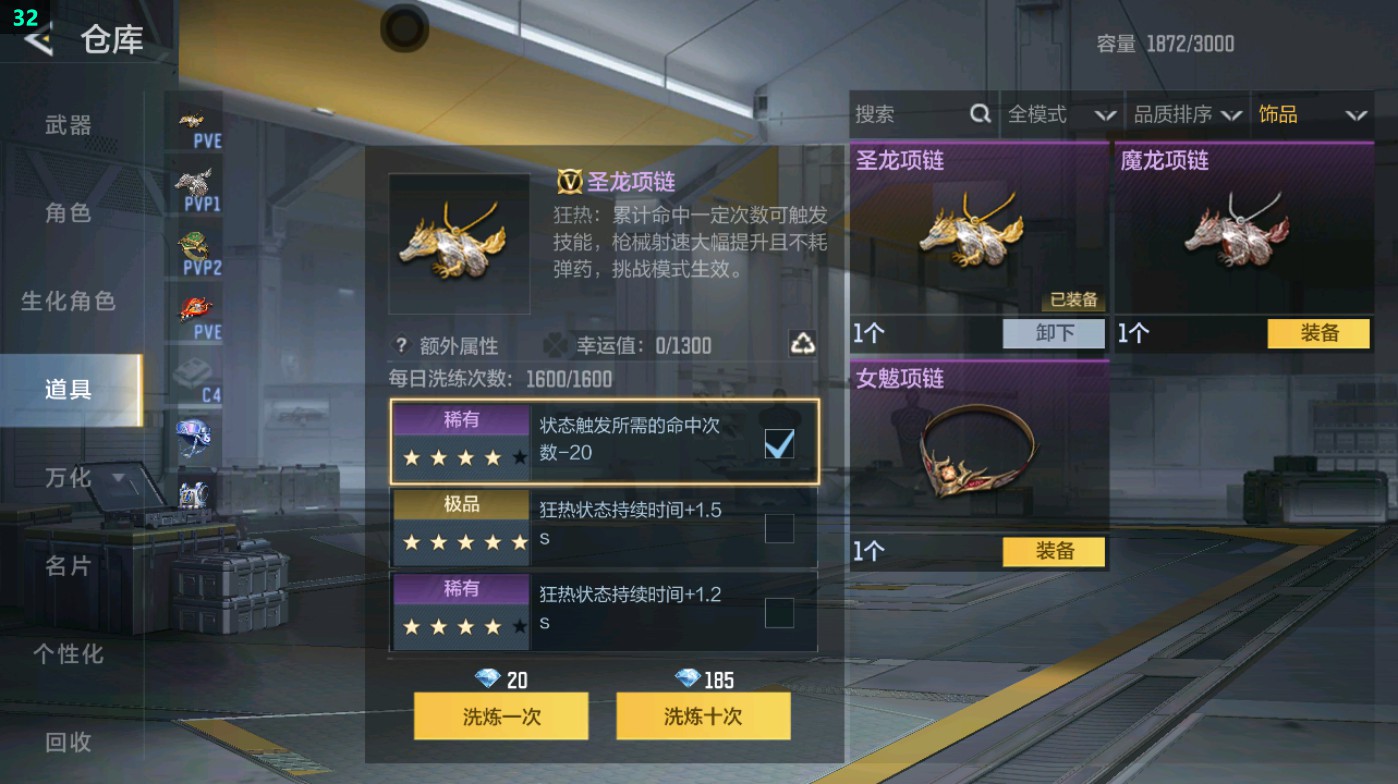Click 卸下 to unequip 圣龙项链
The height and width of the screenshot is (784, 1398).
click(x=1055, y=333)
